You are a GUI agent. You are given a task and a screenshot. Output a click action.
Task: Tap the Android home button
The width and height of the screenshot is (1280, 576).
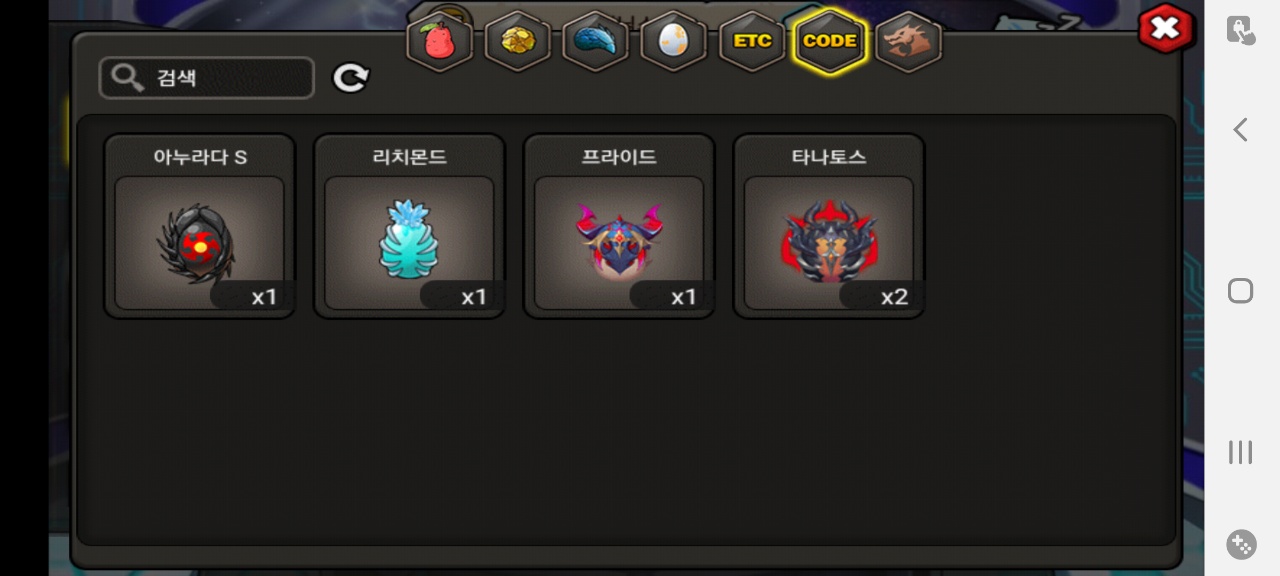1241,291
